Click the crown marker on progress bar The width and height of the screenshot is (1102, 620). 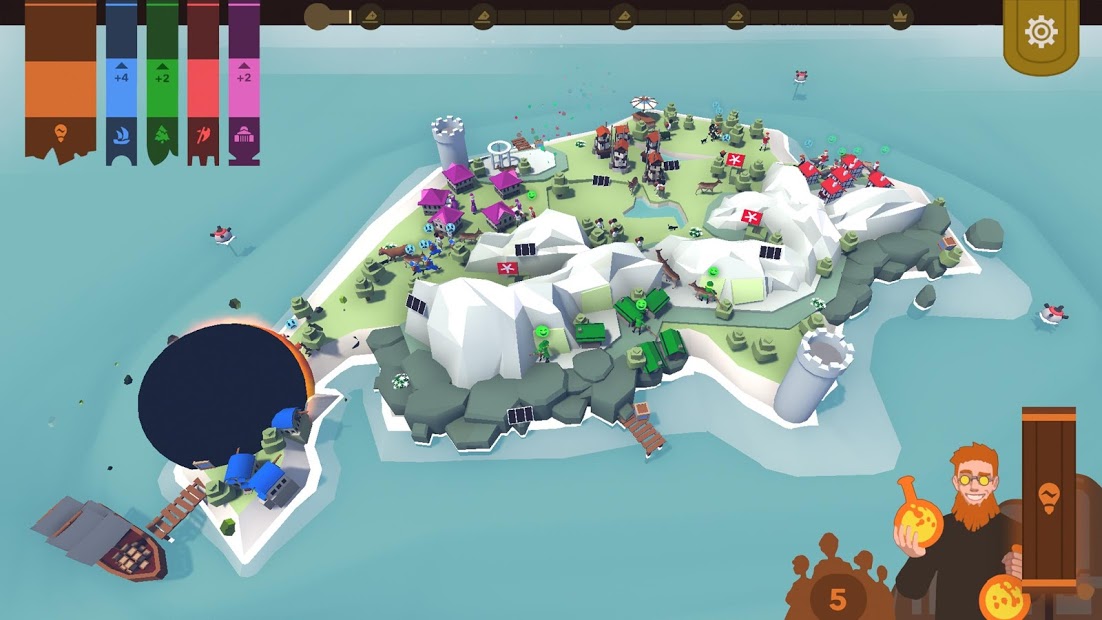point(899,17)
